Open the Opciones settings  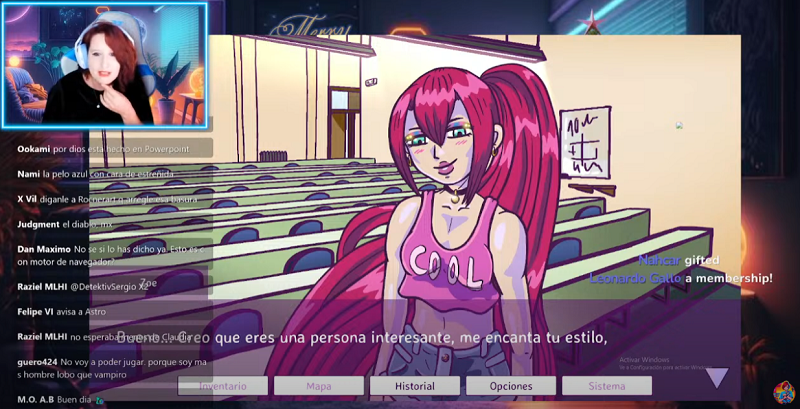click(x=511, y=386)
